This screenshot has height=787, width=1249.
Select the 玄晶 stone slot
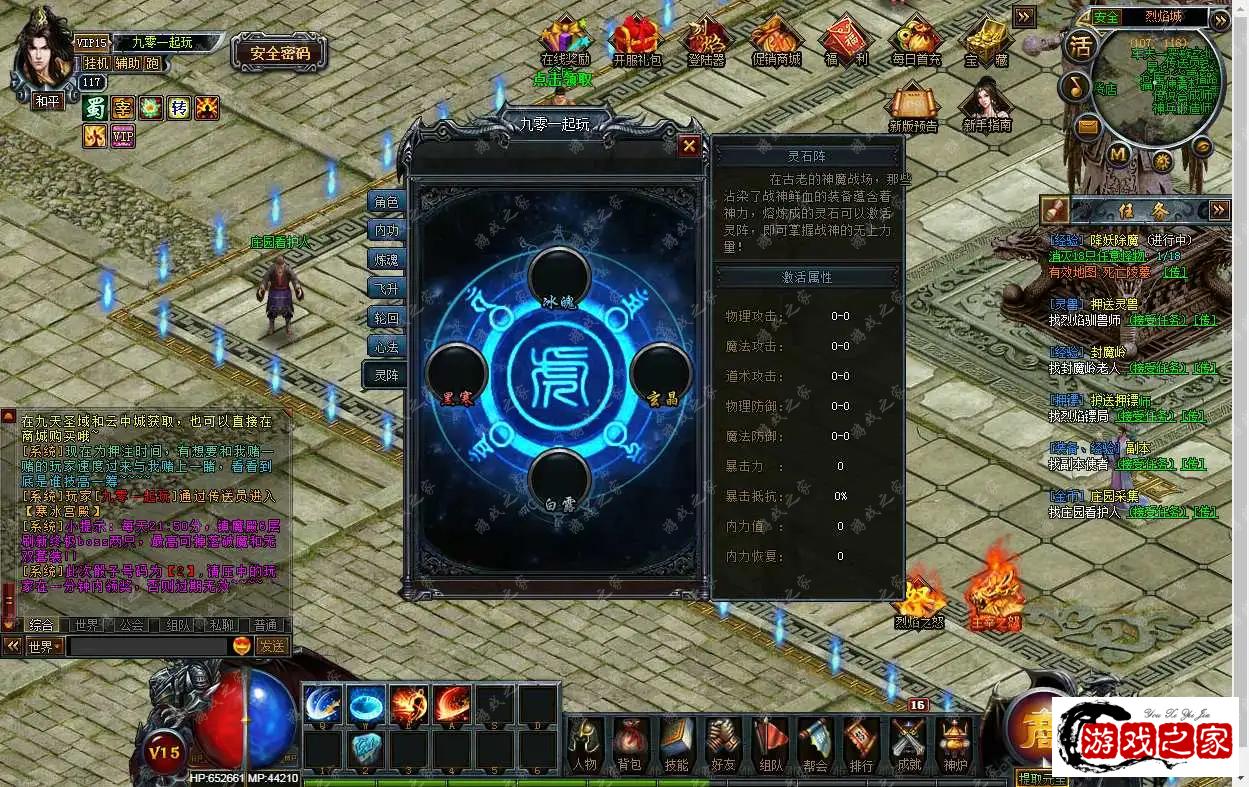[x=661, y=373]
